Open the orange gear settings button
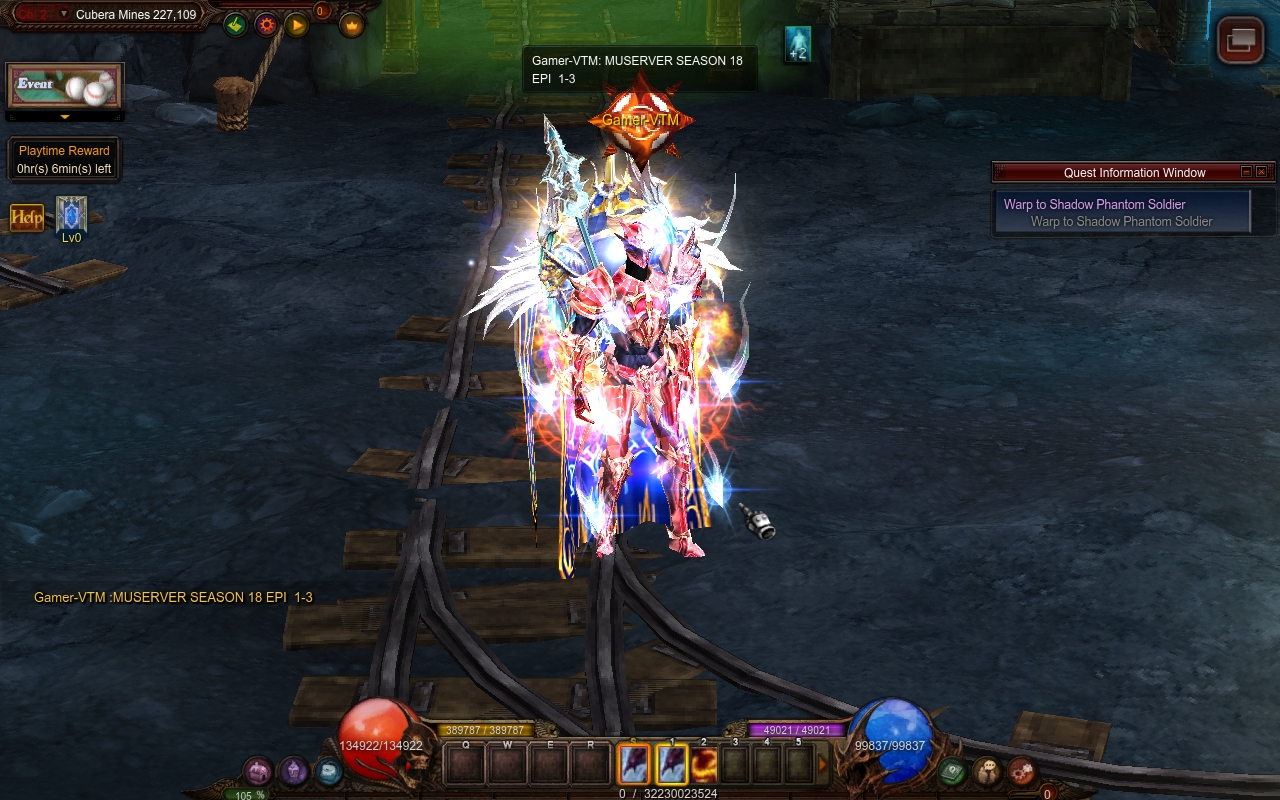 point(266,24)
